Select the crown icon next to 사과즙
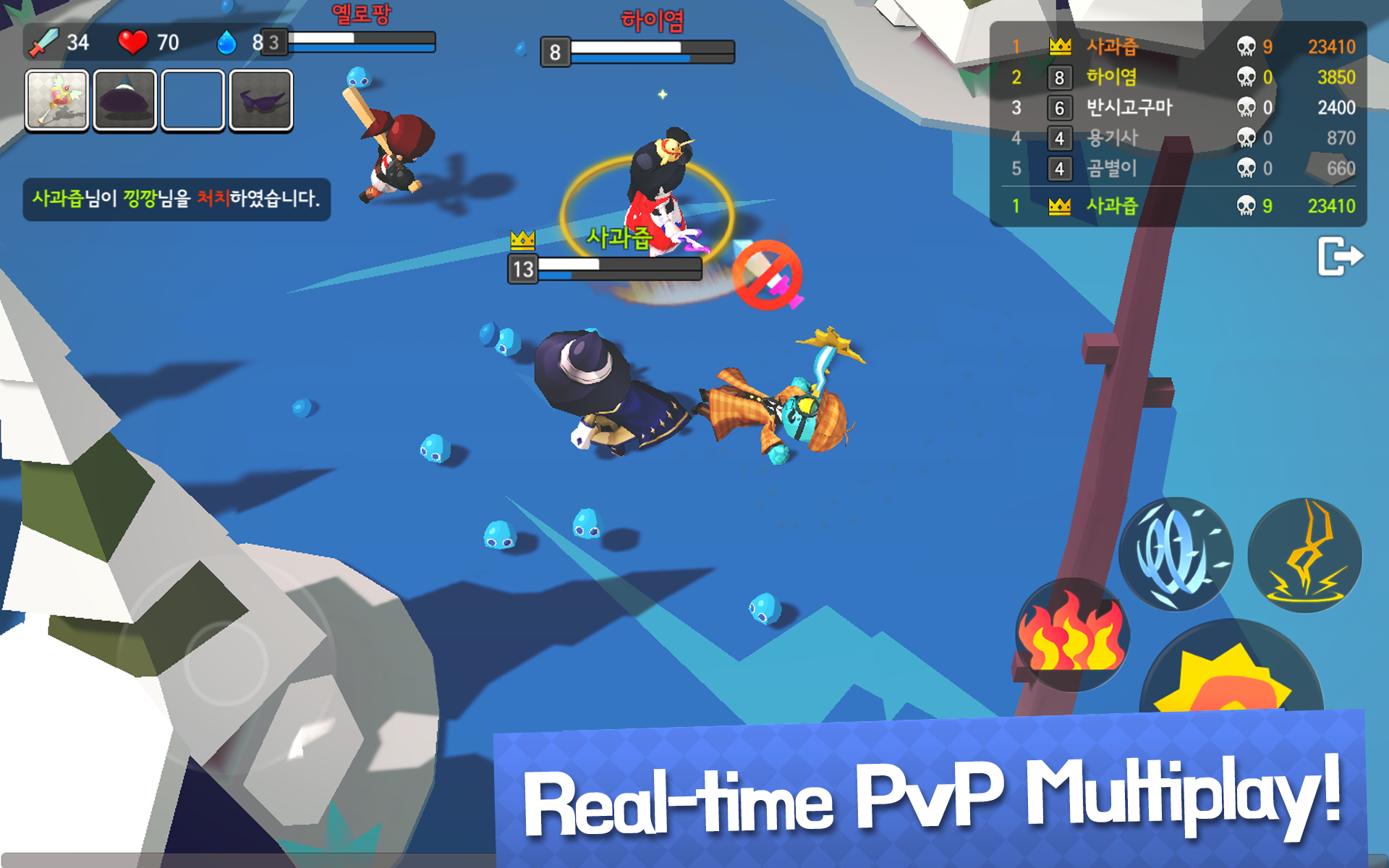The image size is (1389, 868). [x=1059, y=47]
